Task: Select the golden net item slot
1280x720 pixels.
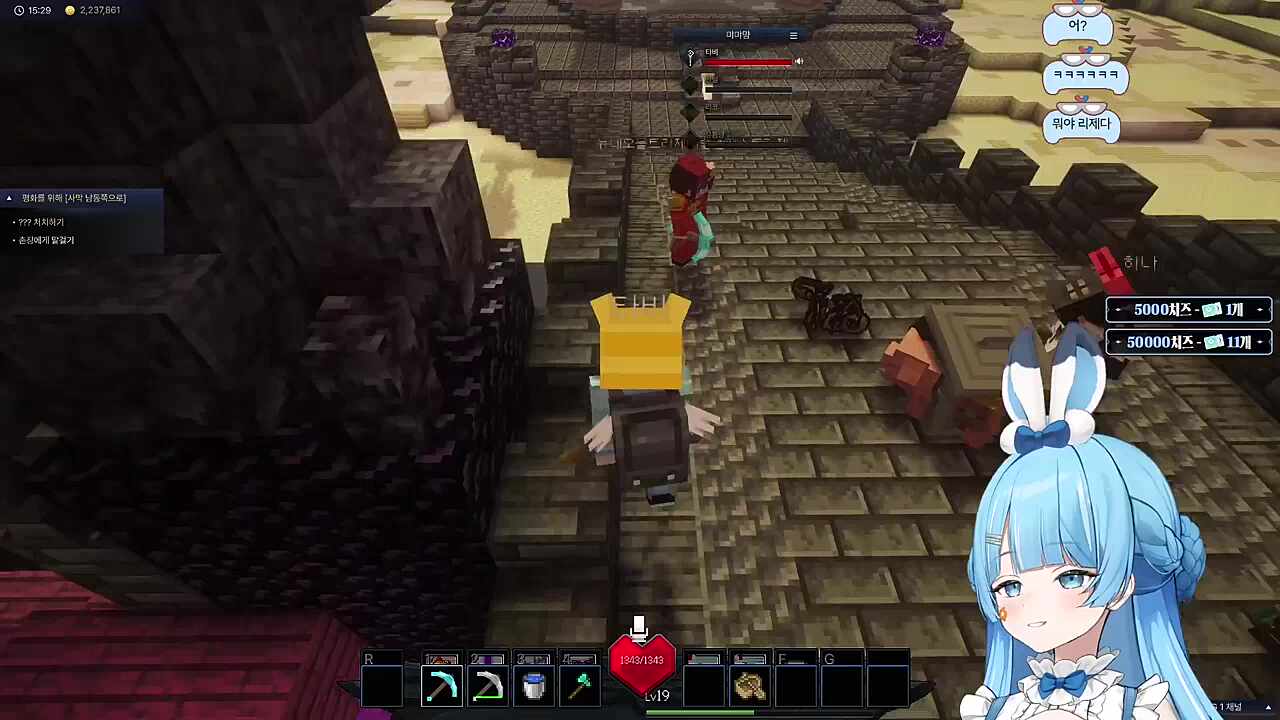Action: 749,686
